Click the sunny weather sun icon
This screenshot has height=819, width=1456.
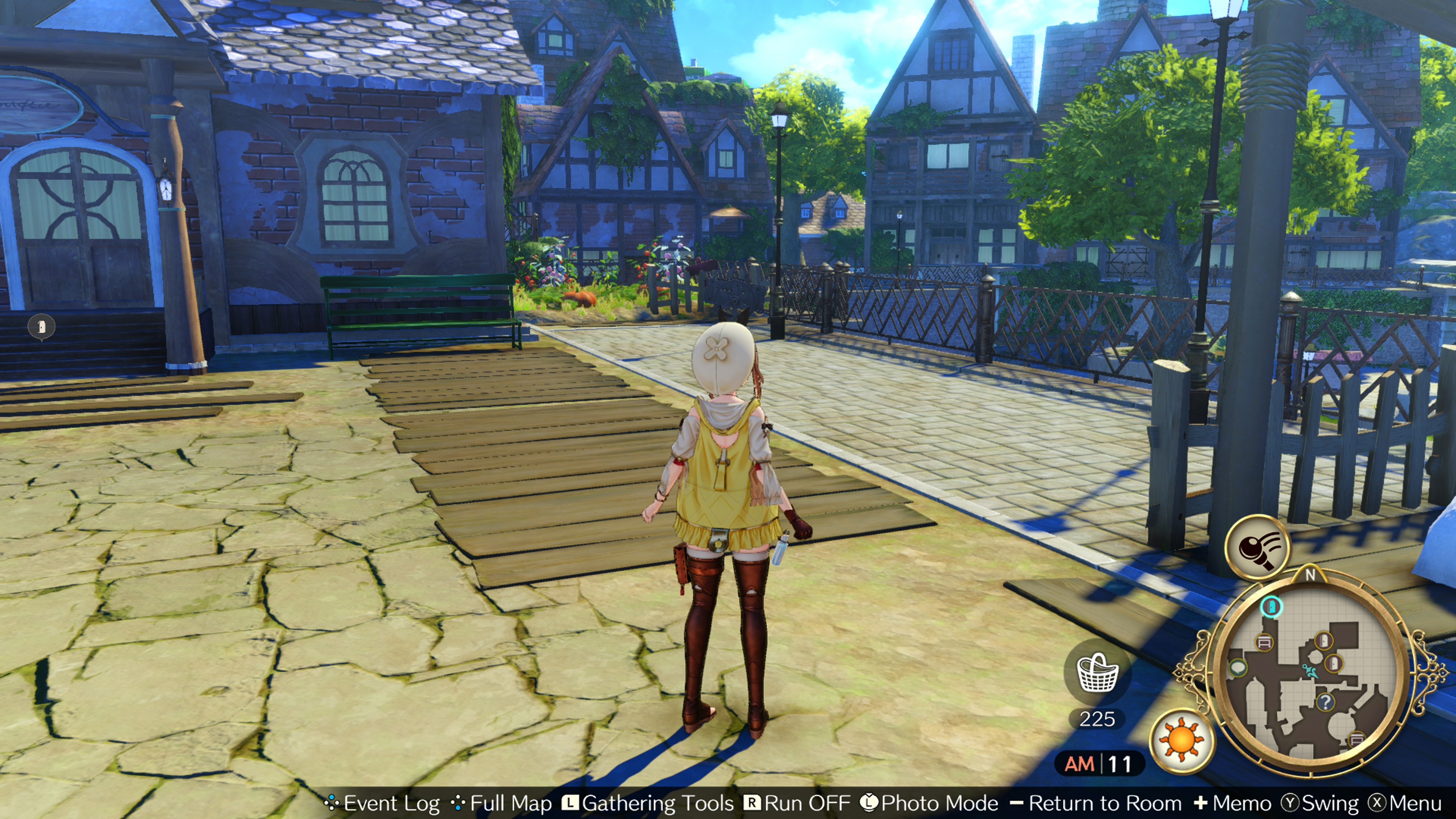coord(1182,740)
